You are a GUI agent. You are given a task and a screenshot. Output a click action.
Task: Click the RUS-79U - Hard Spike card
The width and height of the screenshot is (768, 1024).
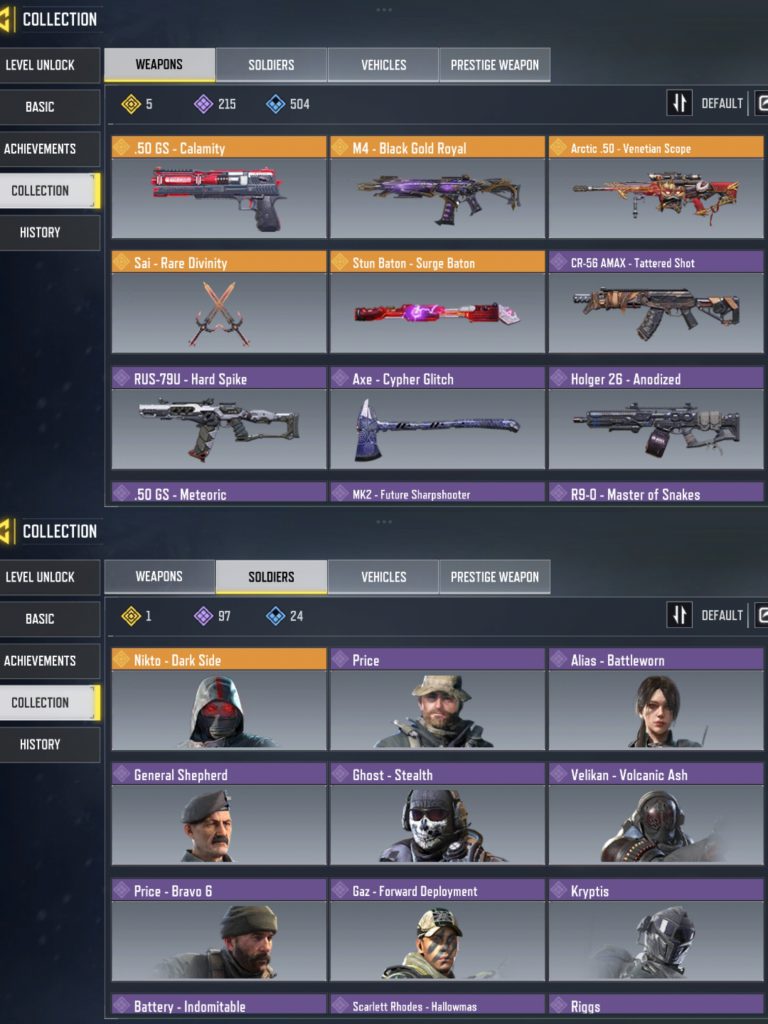219,418
